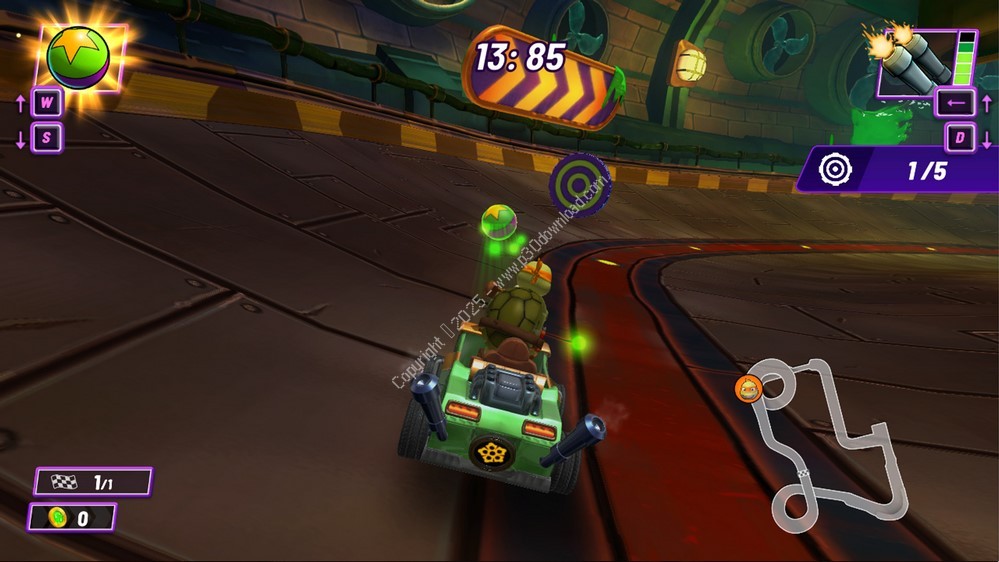
Task: Select the green star ball item slot
Action: [79, 57]
